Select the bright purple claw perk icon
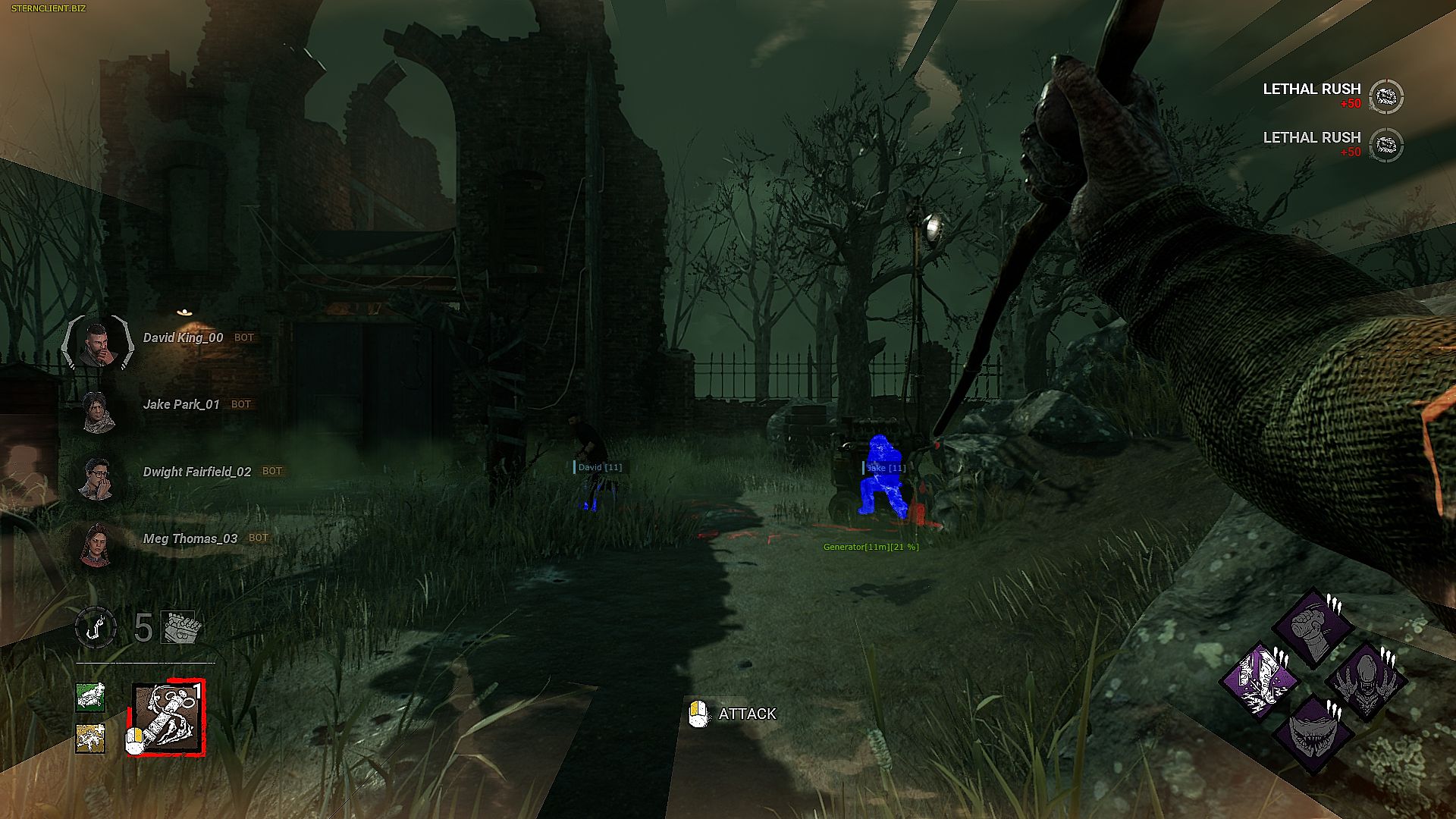This screenshot has height=819, width=1456. click(1260, 680)
